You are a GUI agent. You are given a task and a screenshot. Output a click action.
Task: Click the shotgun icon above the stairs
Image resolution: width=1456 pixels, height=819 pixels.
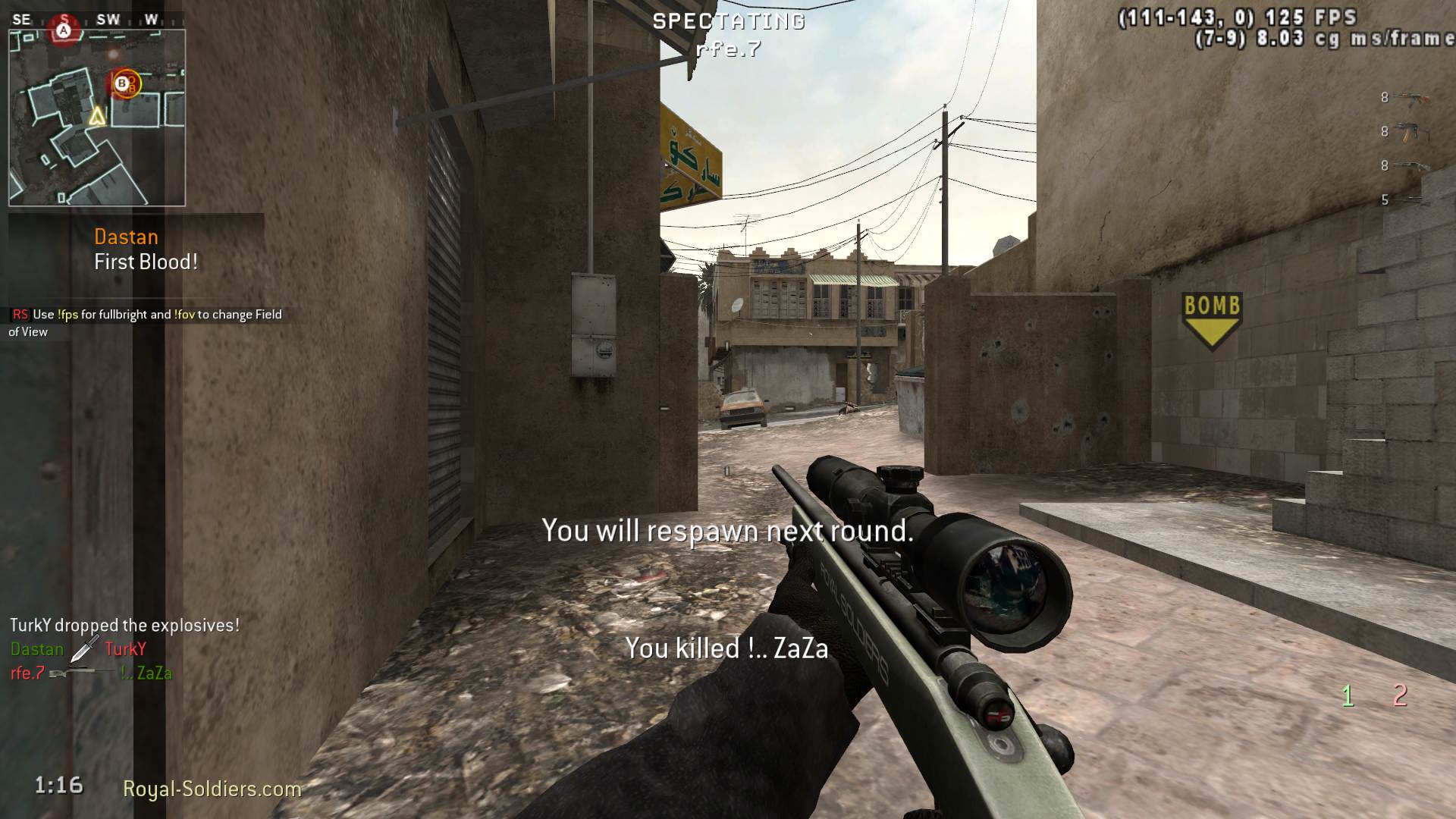click(1410, 165)
